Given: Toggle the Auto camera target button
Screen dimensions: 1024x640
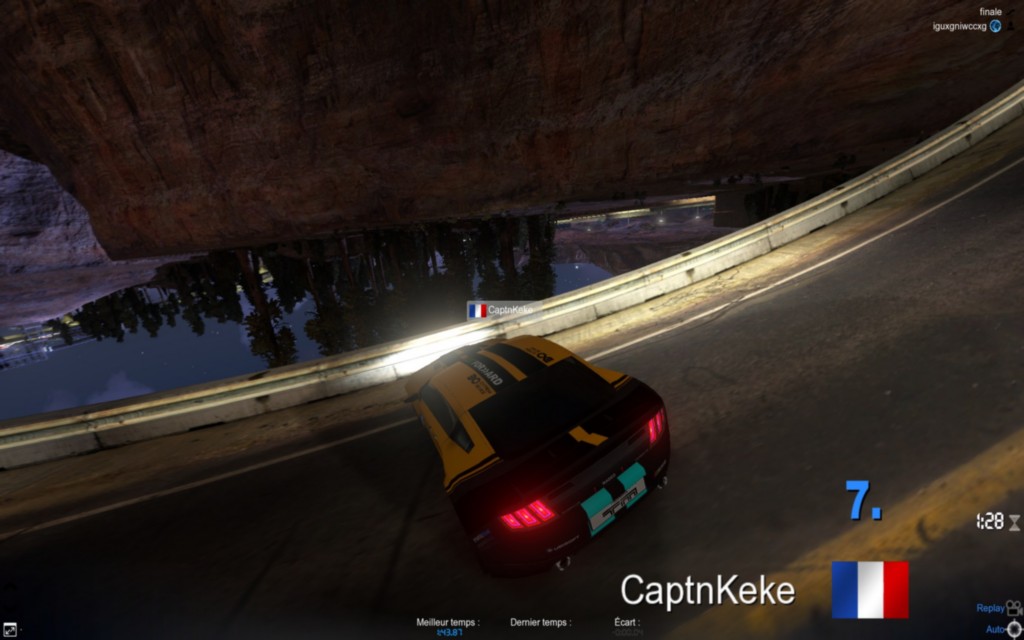Looking at the screenshot, I should click(1014, 629).
